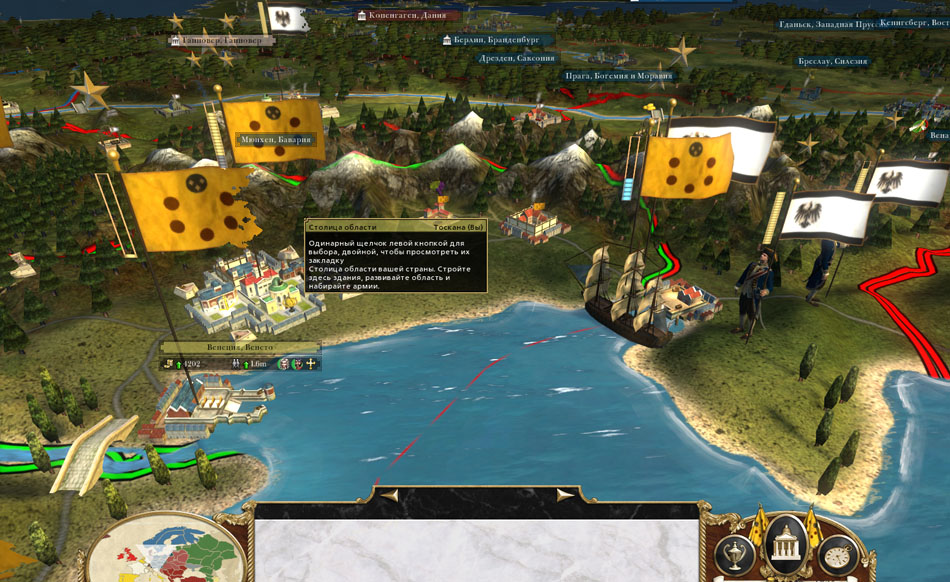Select the Мюнхен, Бавария city label
The width and height of the screenshot is (950, 582).
(x=276, y=140)
